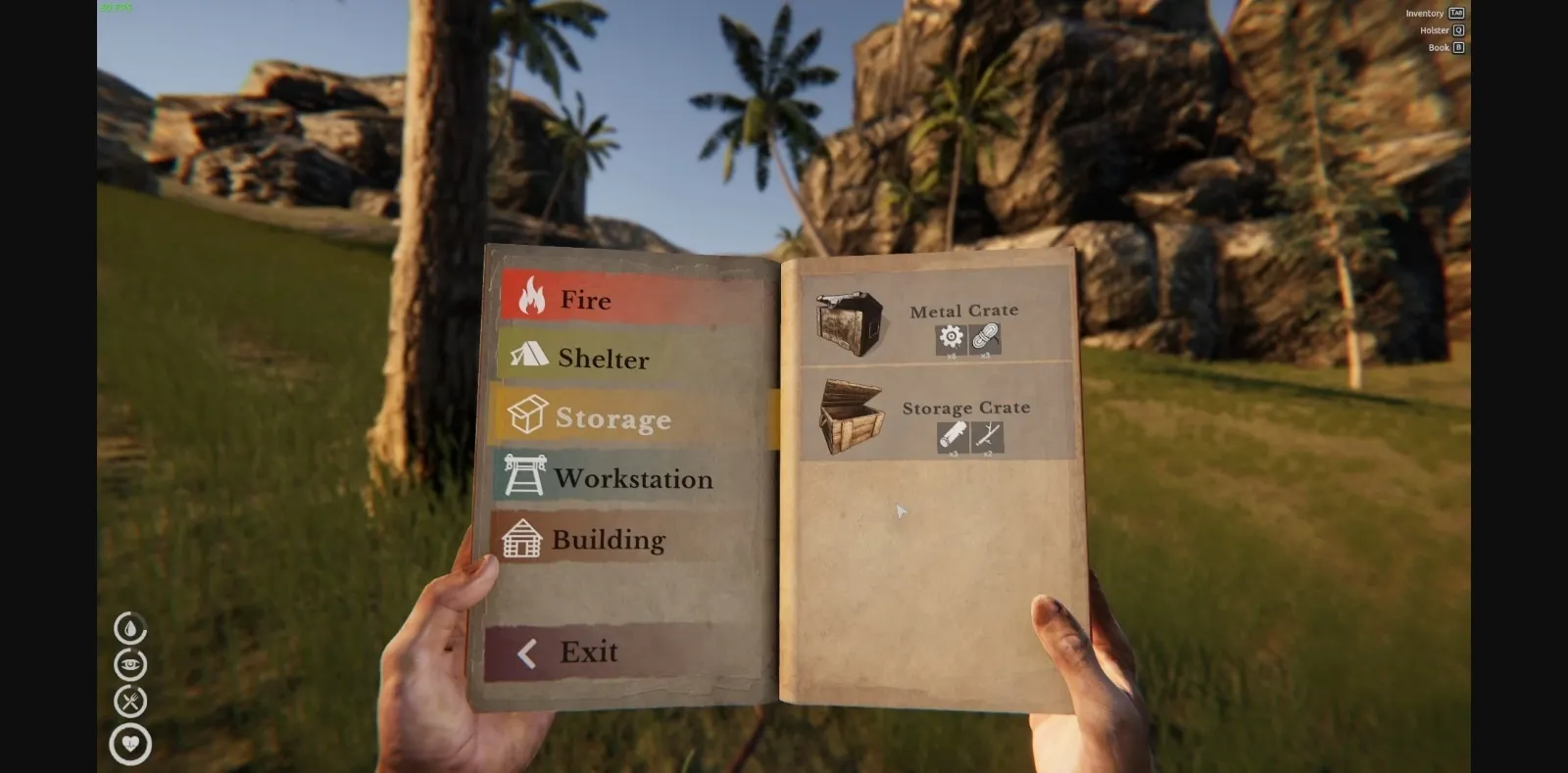This screenshot has width=1568, height=773.
Task: Click the Inventory Tab keybind label
Action: click(x=1433, y=13)
